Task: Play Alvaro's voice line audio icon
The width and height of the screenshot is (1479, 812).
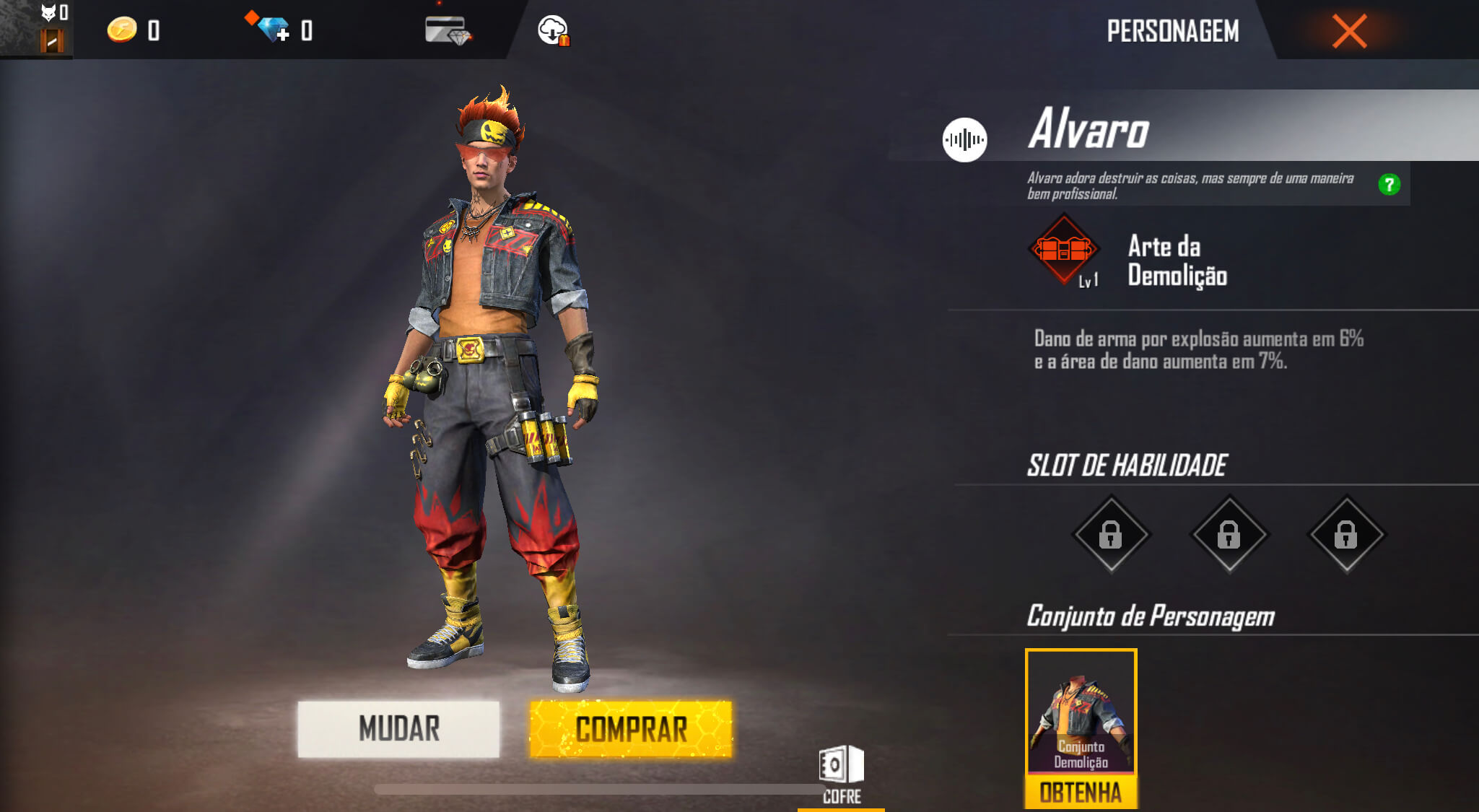Action: [966, 138]
